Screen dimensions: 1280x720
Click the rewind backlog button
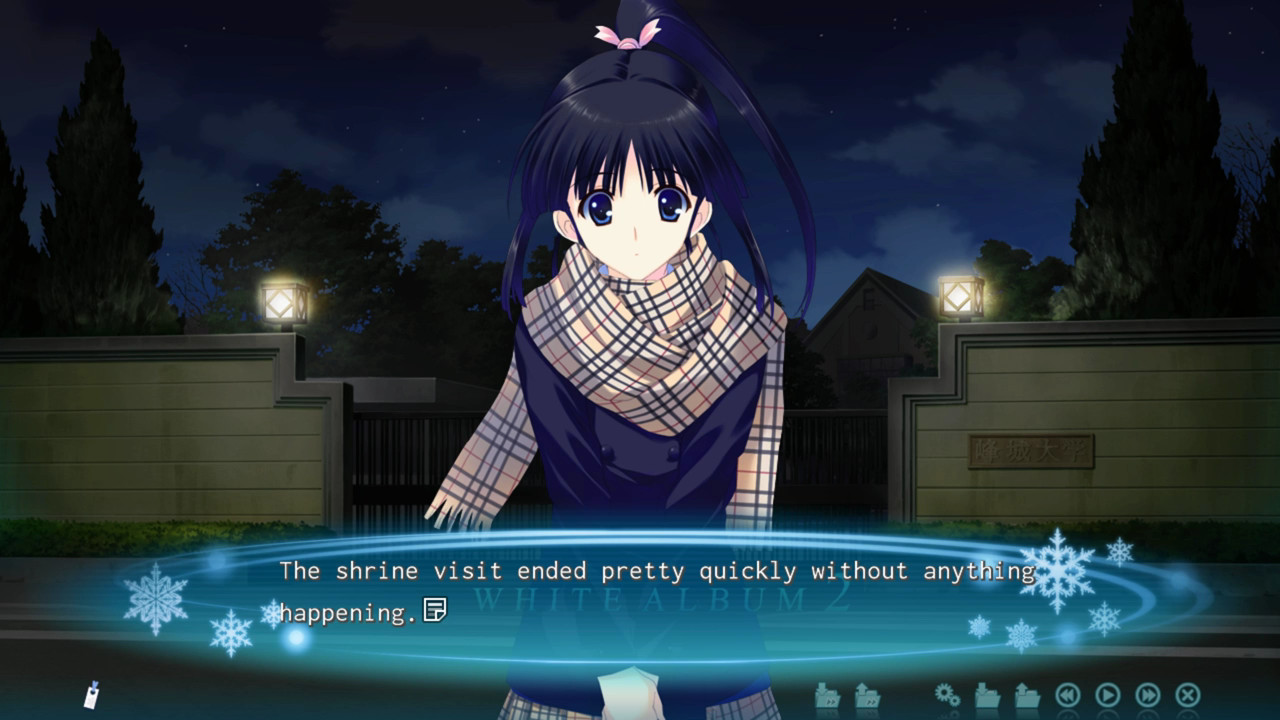[1067, 694]
